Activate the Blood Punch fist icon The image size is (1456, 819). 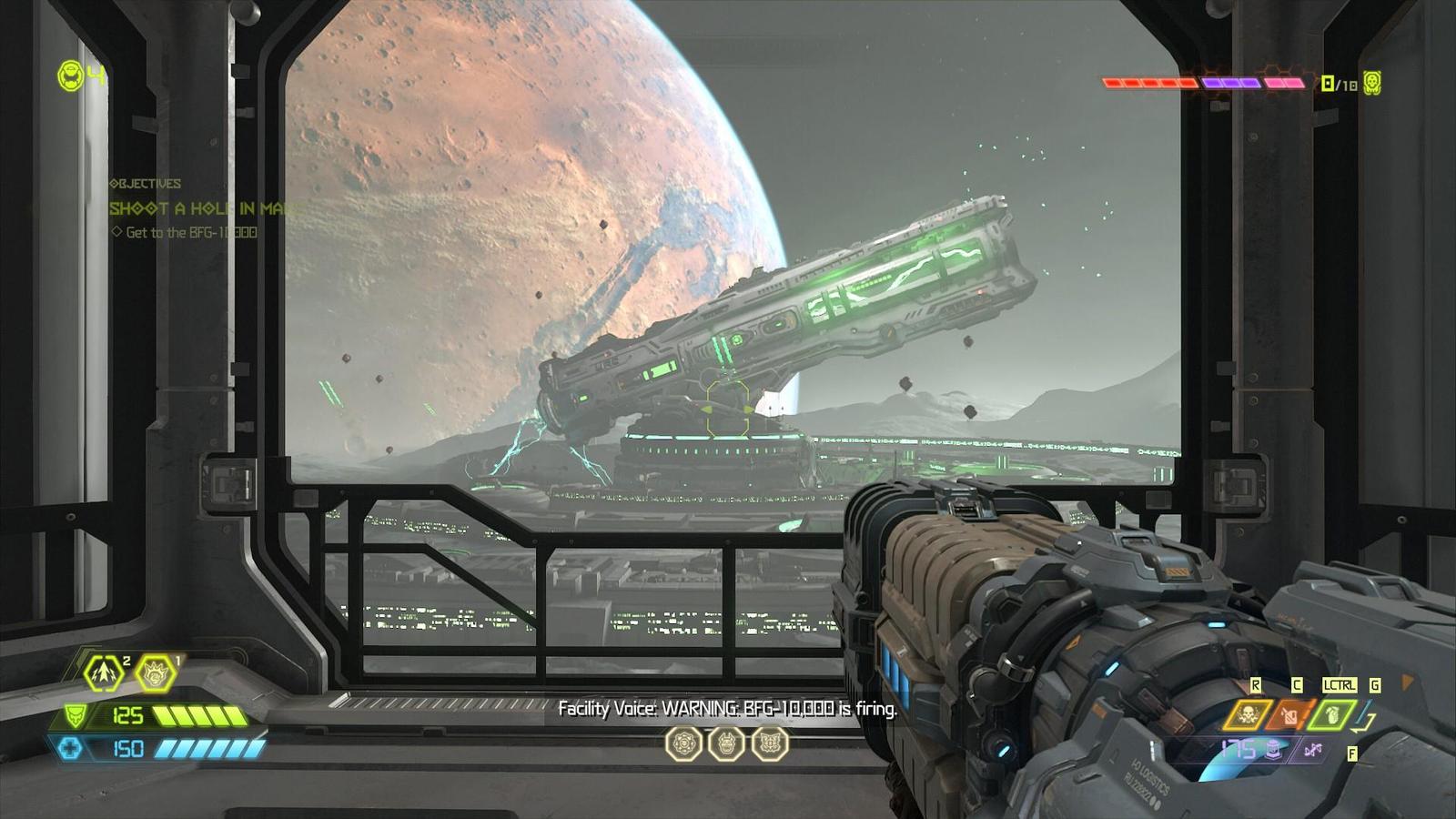pos(156,674)
